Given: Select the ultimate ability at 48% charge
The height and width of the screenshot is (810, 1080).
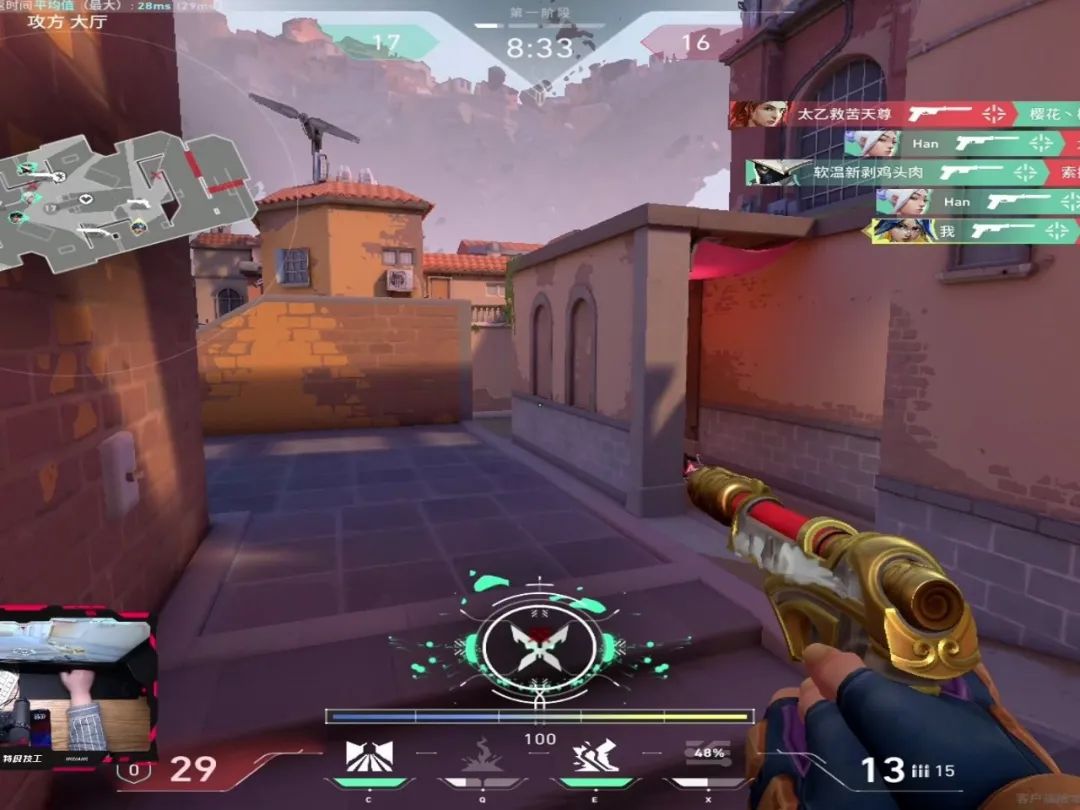Looking at the screenshot, I should click(x=708, y=756).
